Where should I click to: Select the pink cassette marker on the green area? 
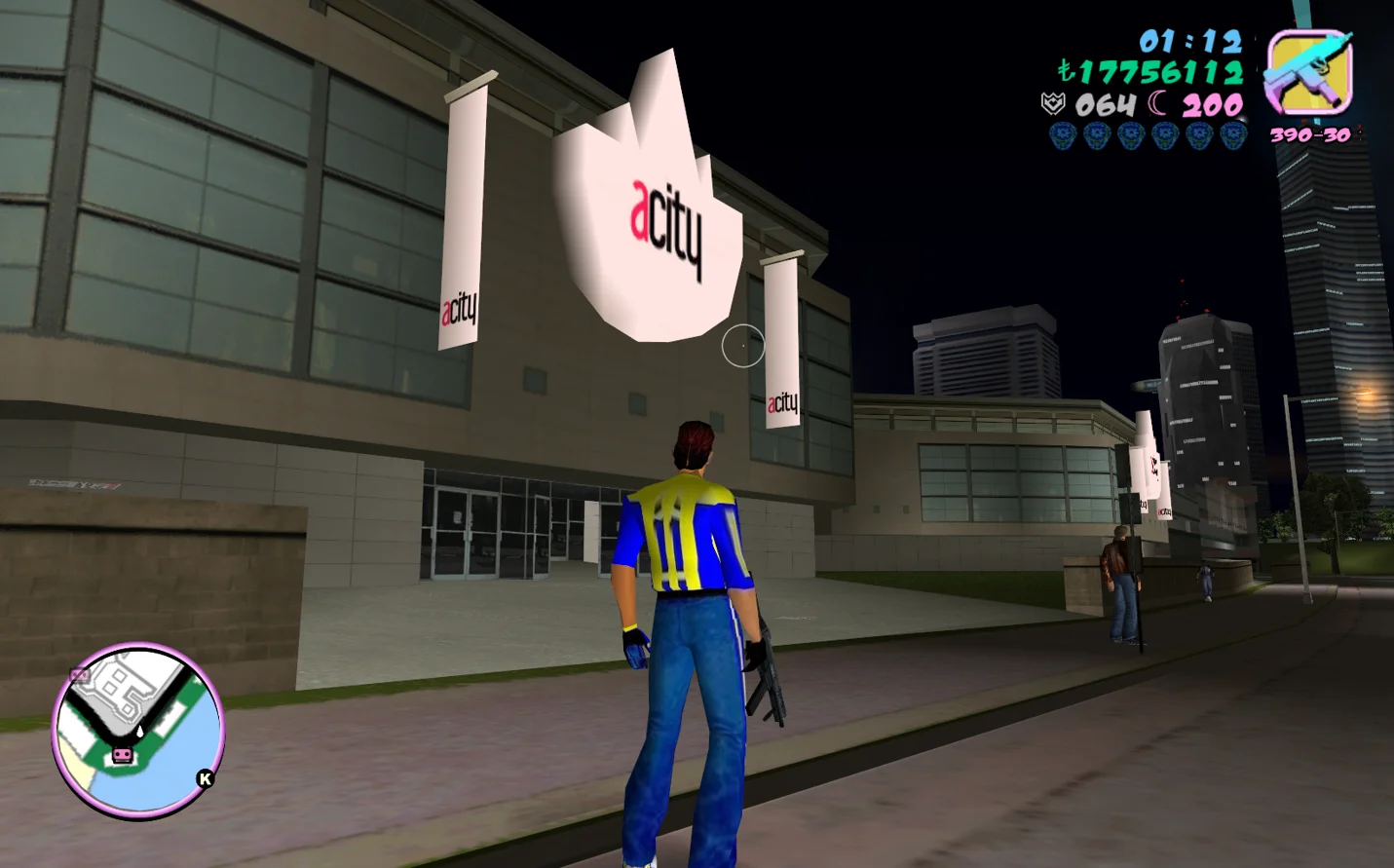tap(122, 755)
